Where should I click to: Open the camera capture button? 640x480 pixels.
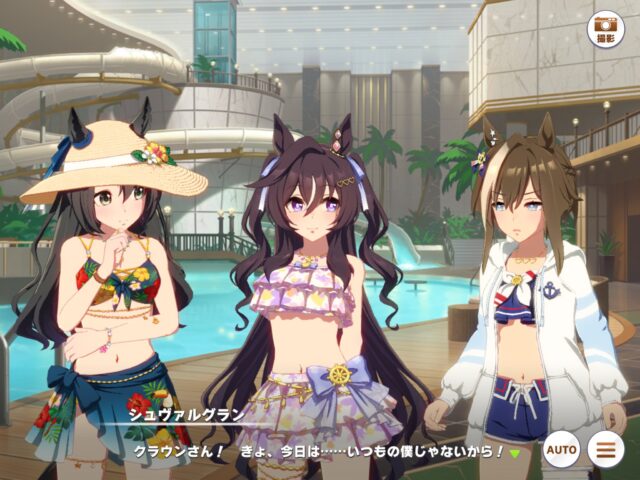[x=604, y=27]
